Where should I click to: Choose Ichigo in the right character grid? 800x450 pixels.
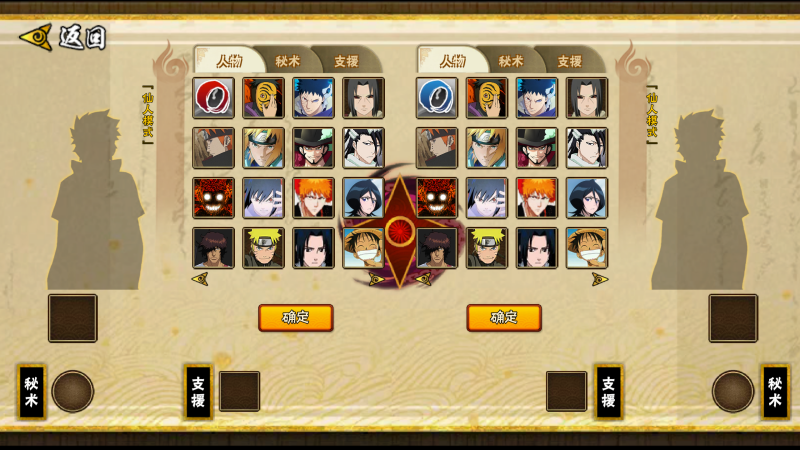tap(537, 198)
